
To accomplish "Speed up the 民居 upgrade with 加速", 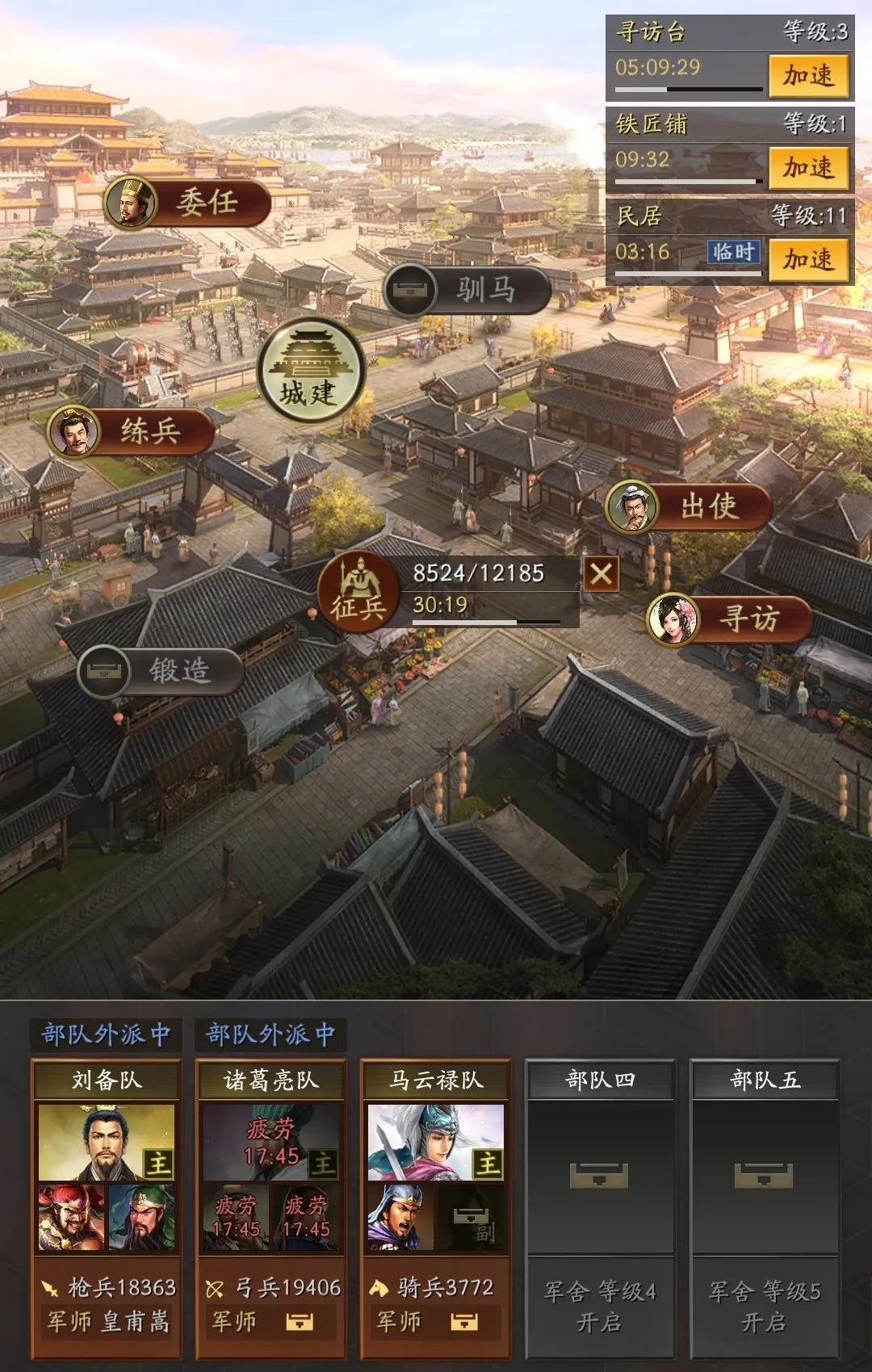I will 807,260.
